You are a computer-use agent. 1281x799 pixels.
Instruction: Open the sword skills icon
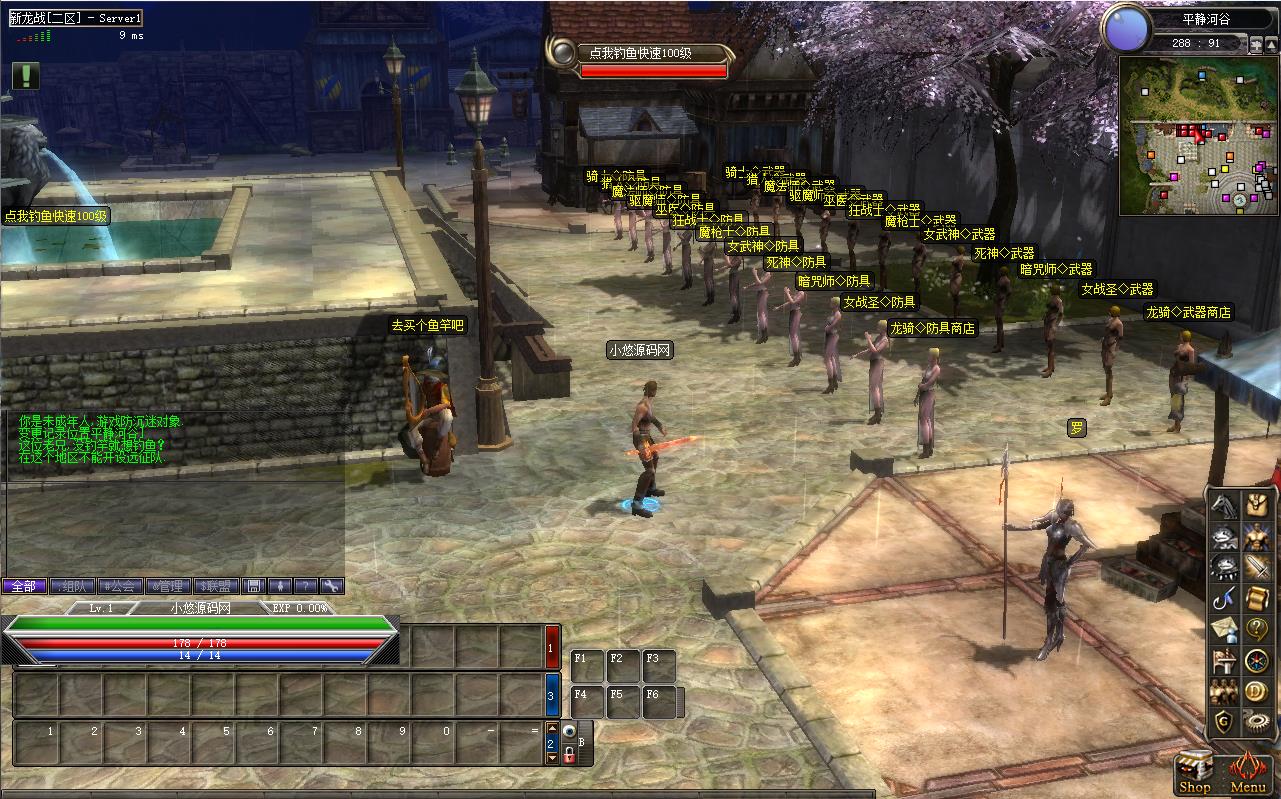point(1256,568)
